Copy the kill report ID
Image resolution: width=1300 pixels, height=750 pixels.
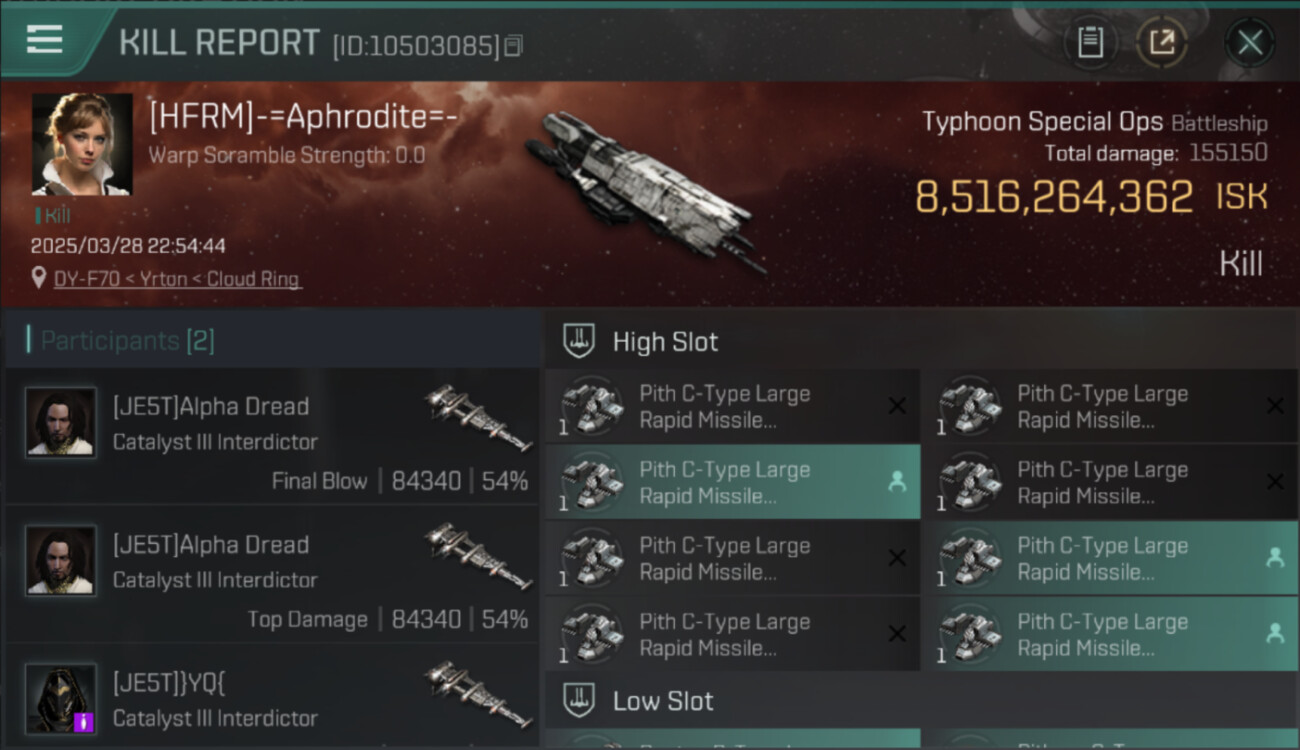tap(513, 46)
